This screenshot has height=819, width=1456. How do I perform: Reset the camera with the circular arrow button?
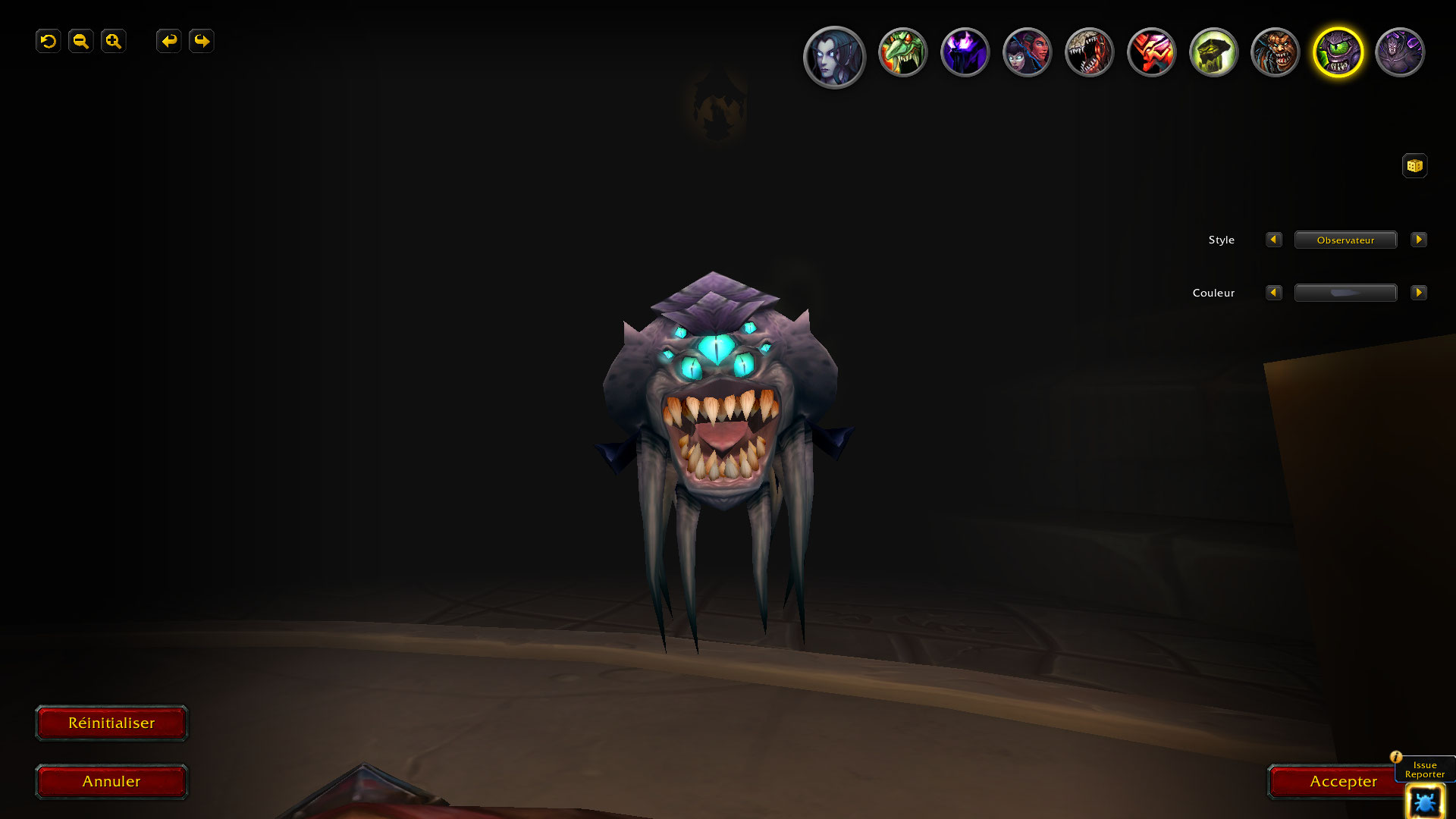[49, 41]
